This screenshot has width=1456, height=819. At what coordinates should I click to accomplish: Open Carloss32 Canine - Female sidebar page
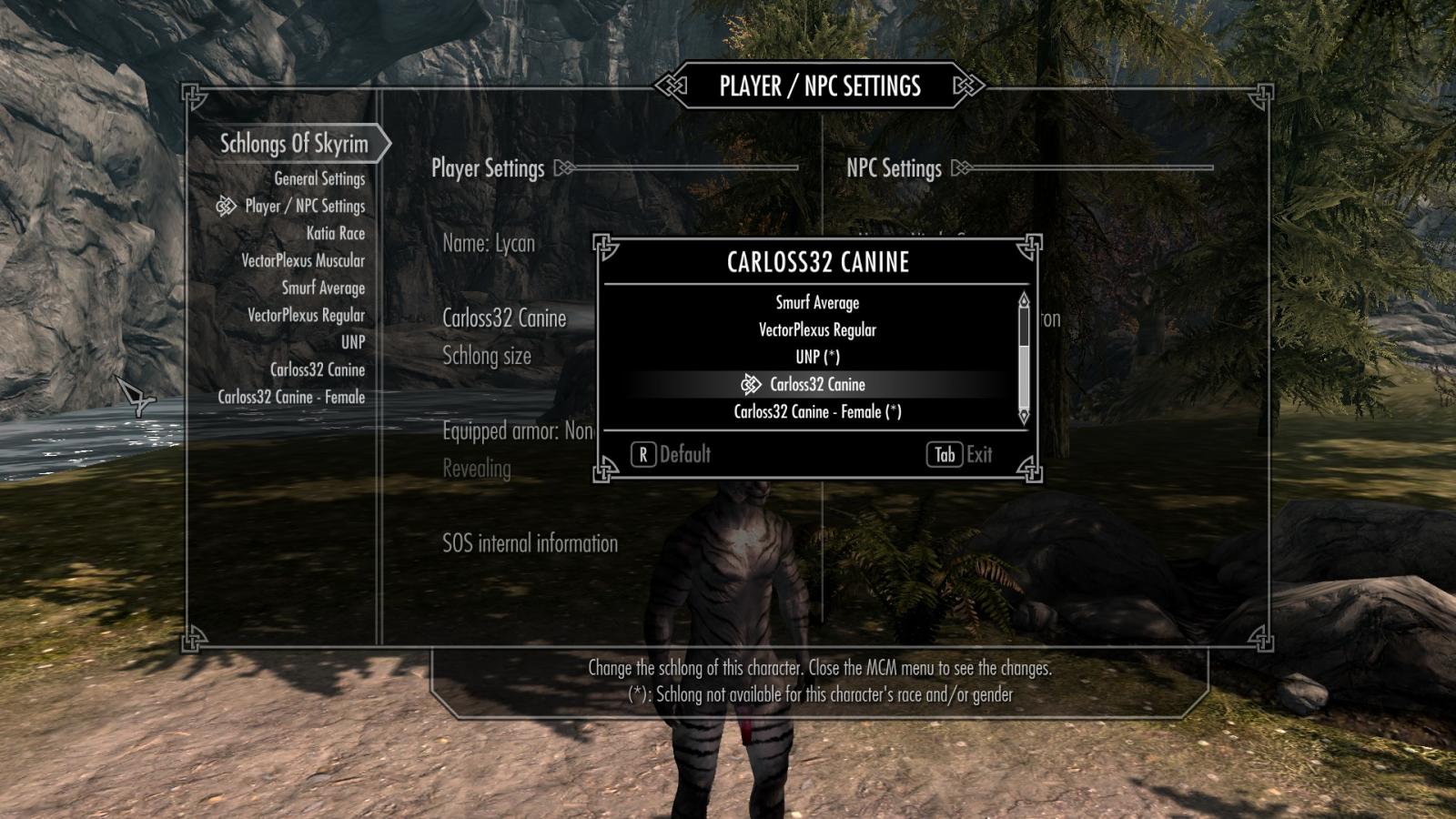pyautogui.click(x=290, y=398)
